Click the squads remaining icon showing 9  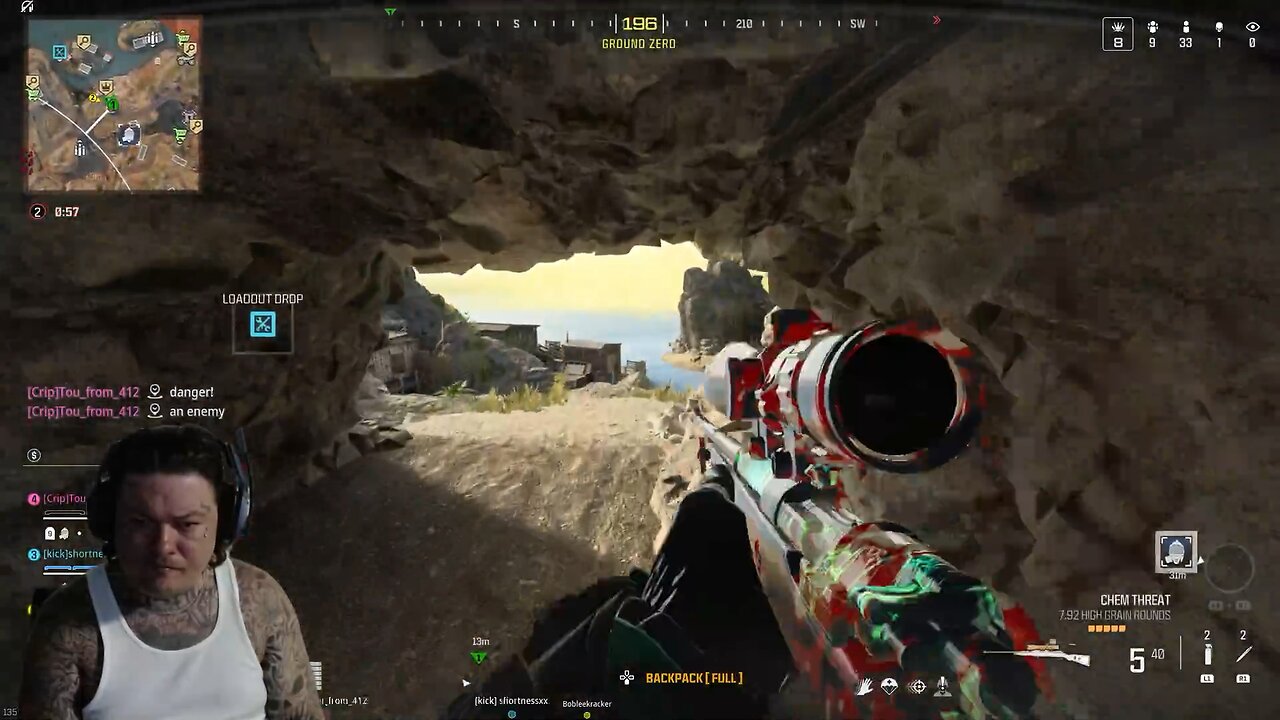pos(1150,31)
